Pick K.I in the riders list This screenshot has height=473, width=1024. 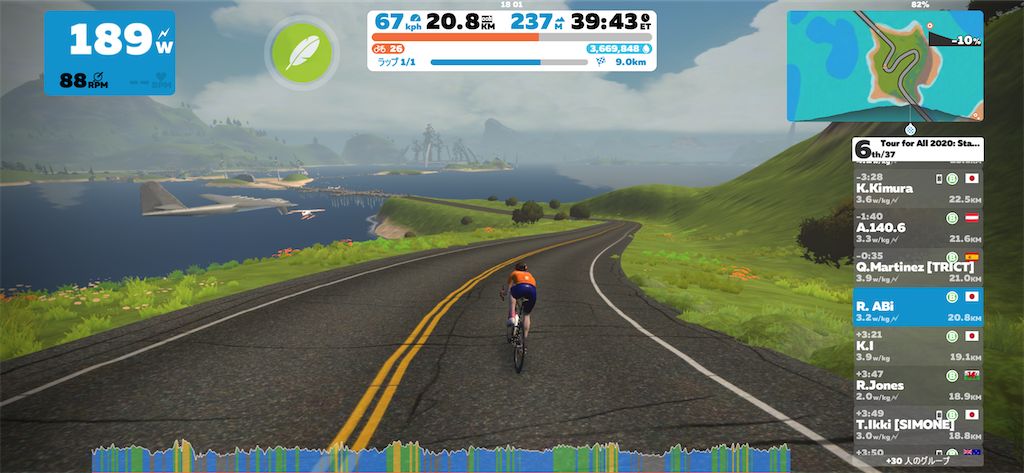[917, 346]
